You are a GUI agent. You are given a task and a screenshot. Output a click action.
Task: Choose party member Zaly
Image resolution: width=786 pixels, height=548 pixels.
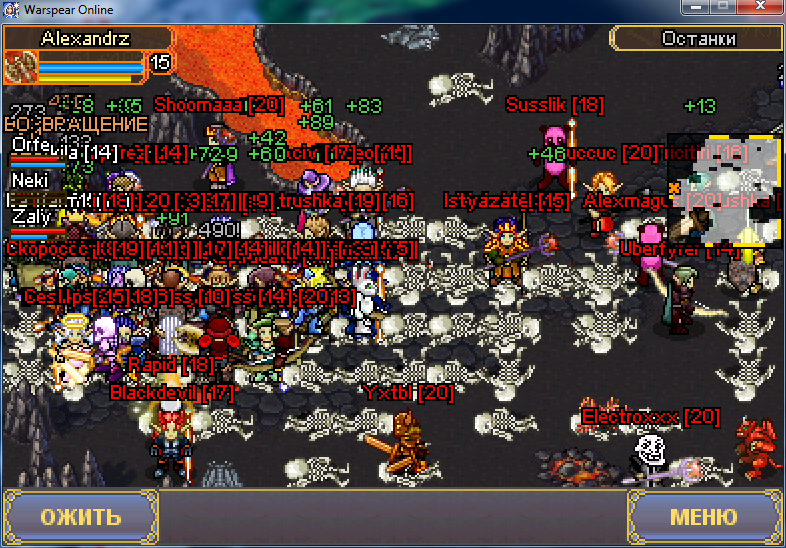coord(30,217)
